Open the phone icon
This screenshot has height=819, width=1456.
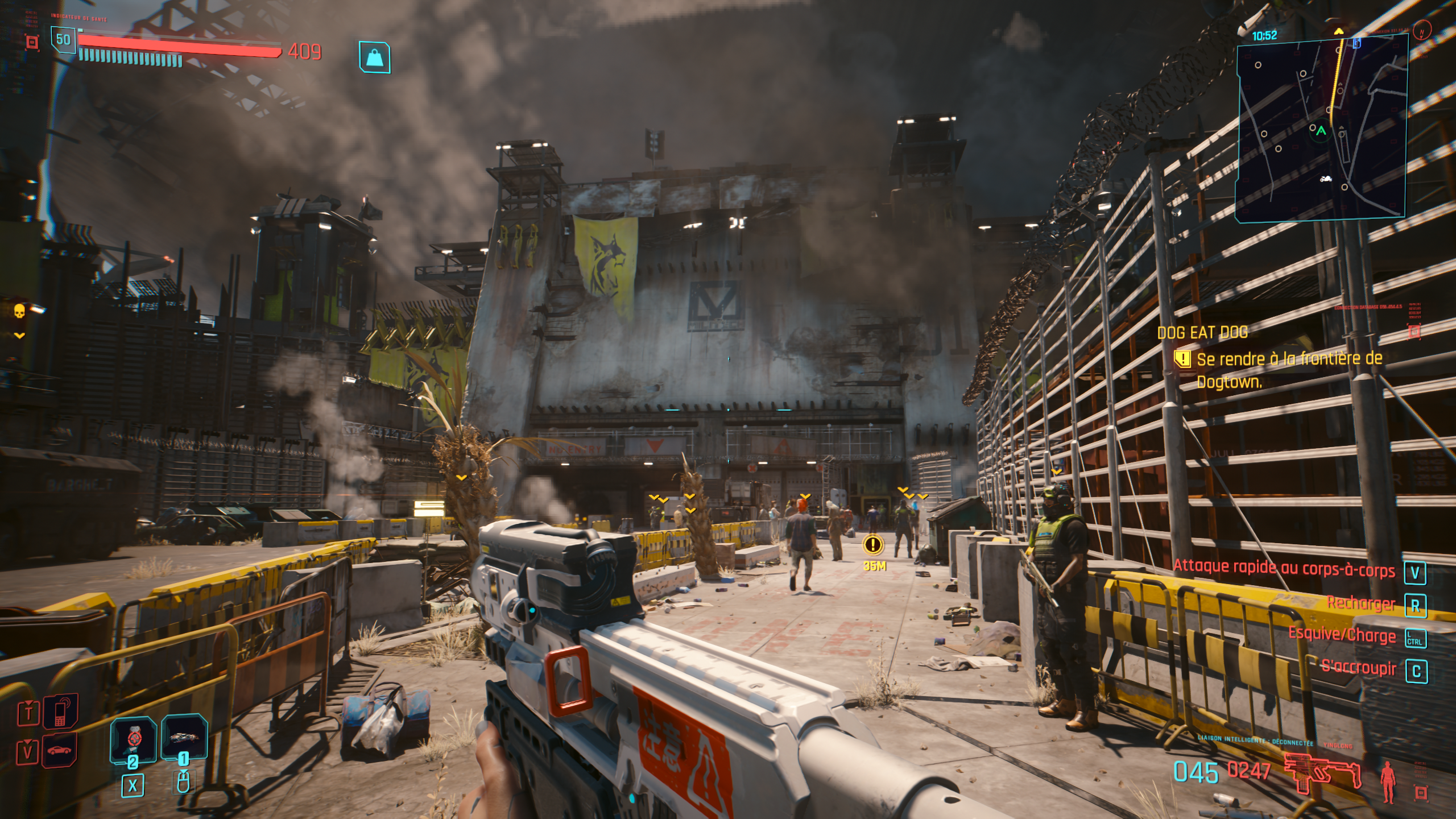[x=60, y=712]
